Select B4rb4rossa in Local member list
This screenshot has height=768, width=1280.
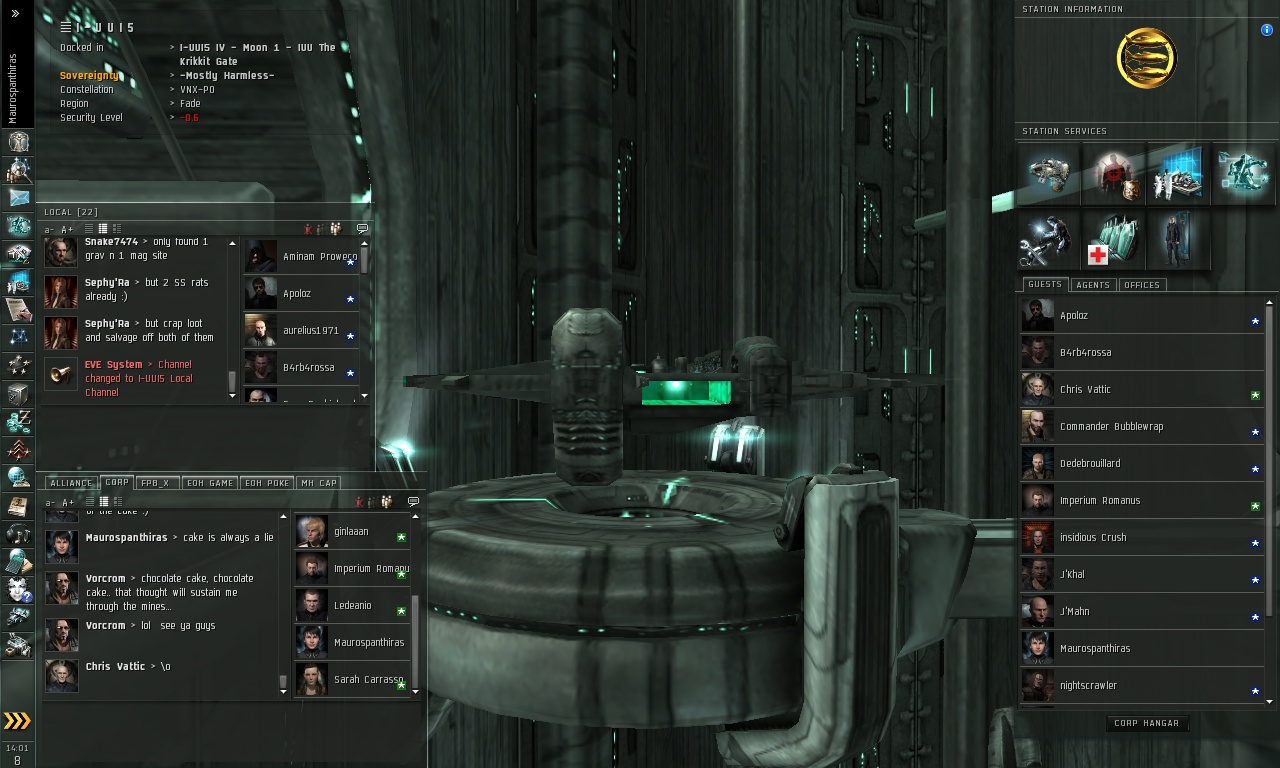[308, 368]
